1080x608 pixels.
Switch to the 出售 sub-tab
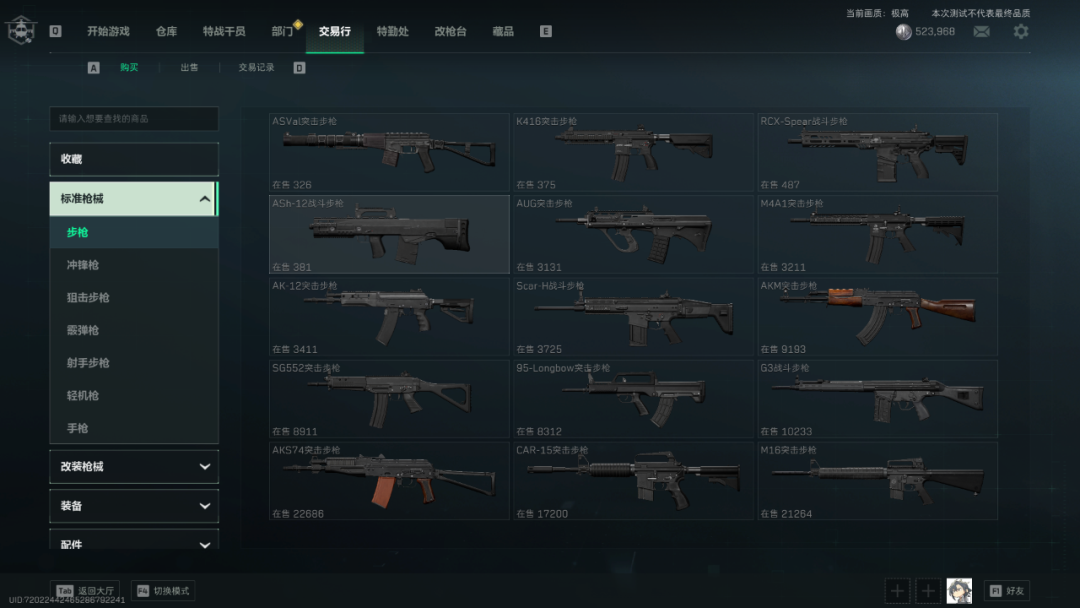[x=189, y=68]
